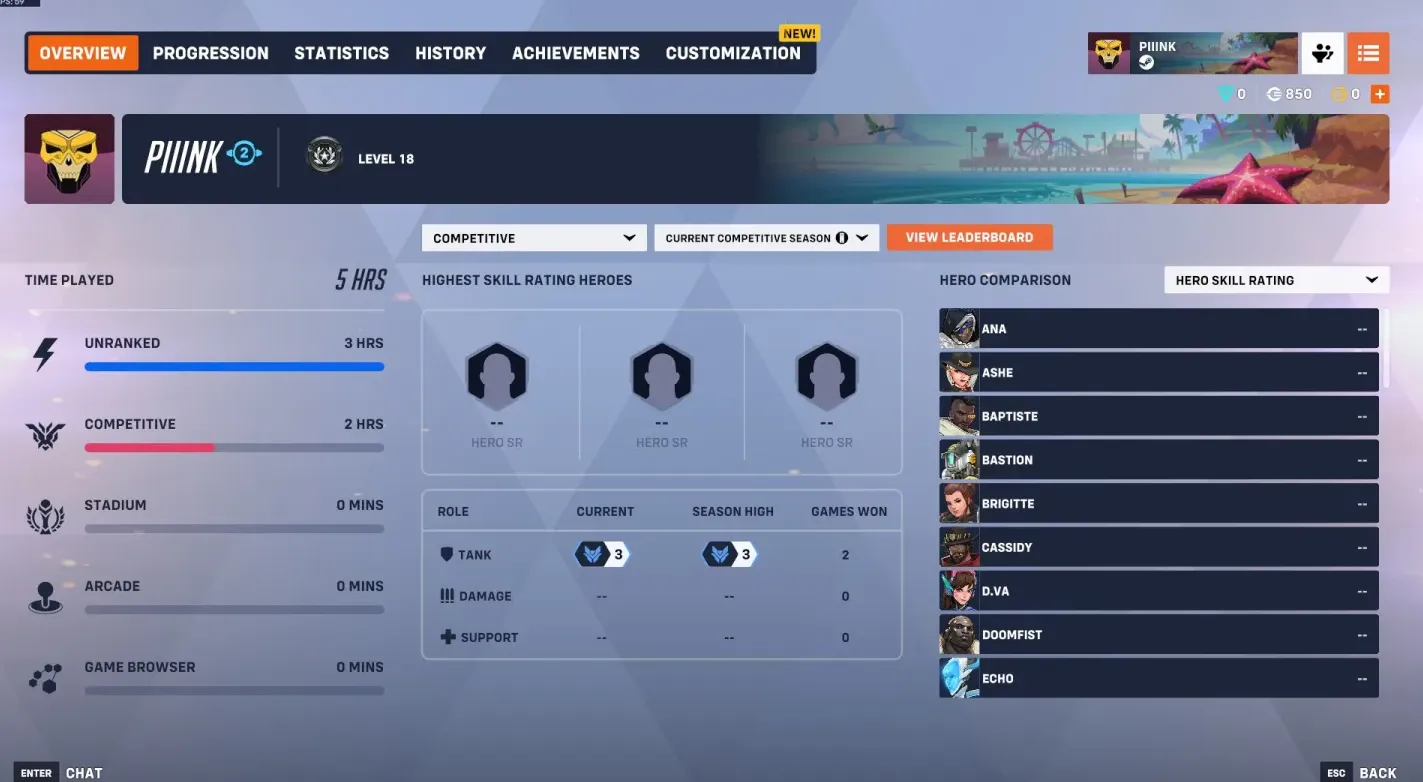
Task: Select the Game Browser hexagon icon
Action: point(45,678)
